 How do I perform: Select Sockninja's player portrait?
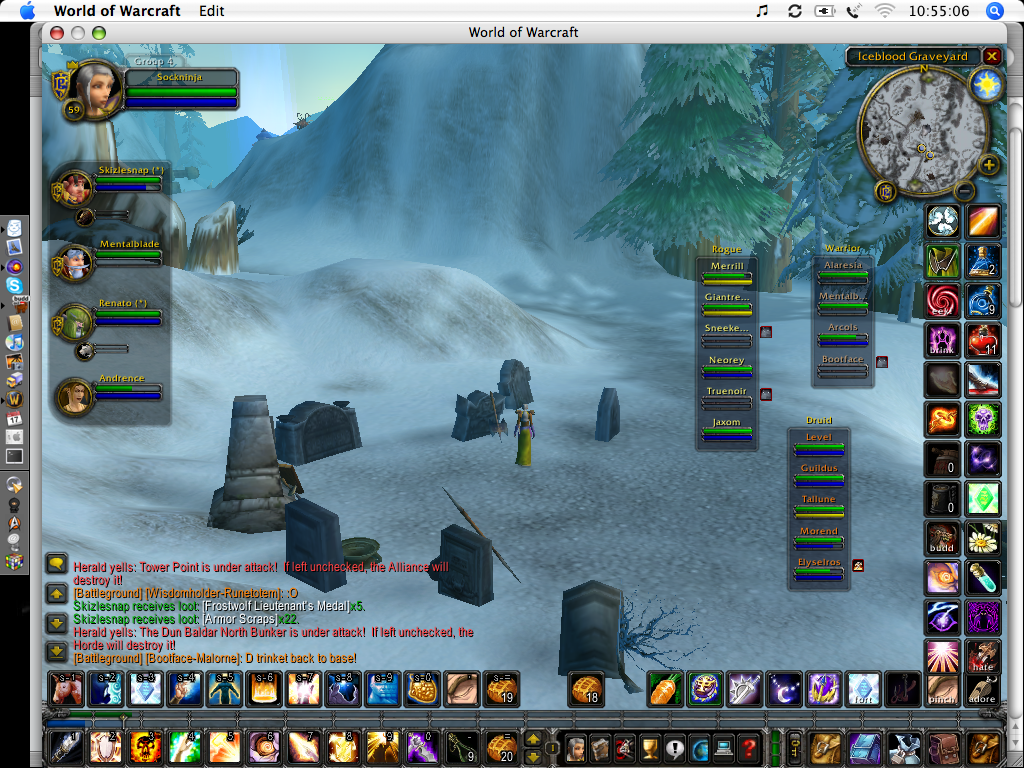coord(95,91)
